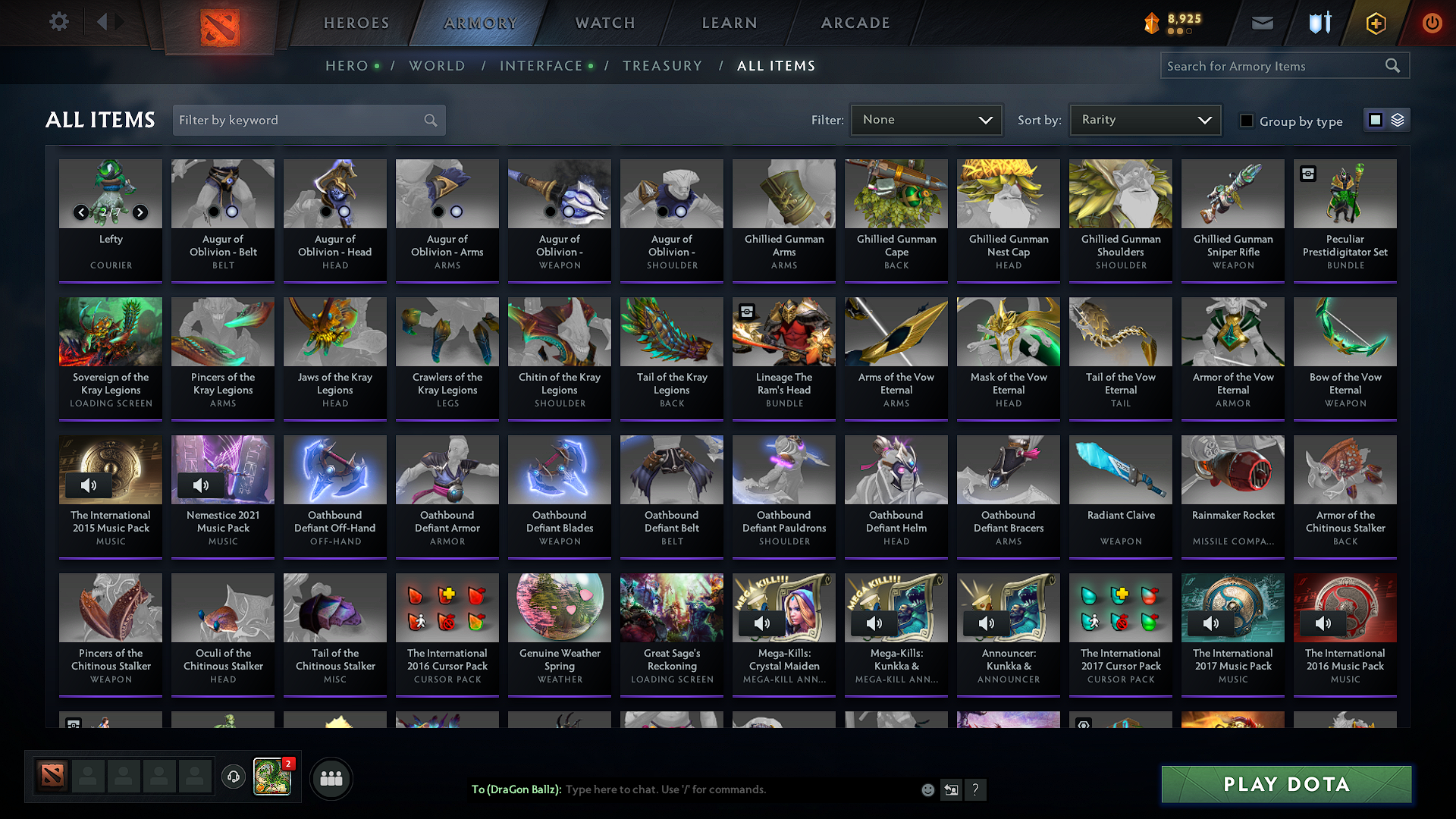The width and height of the screenshot is (1456, 819).
Task: Click the green add friend plus icon
Action: click(x=1375, y=23)
